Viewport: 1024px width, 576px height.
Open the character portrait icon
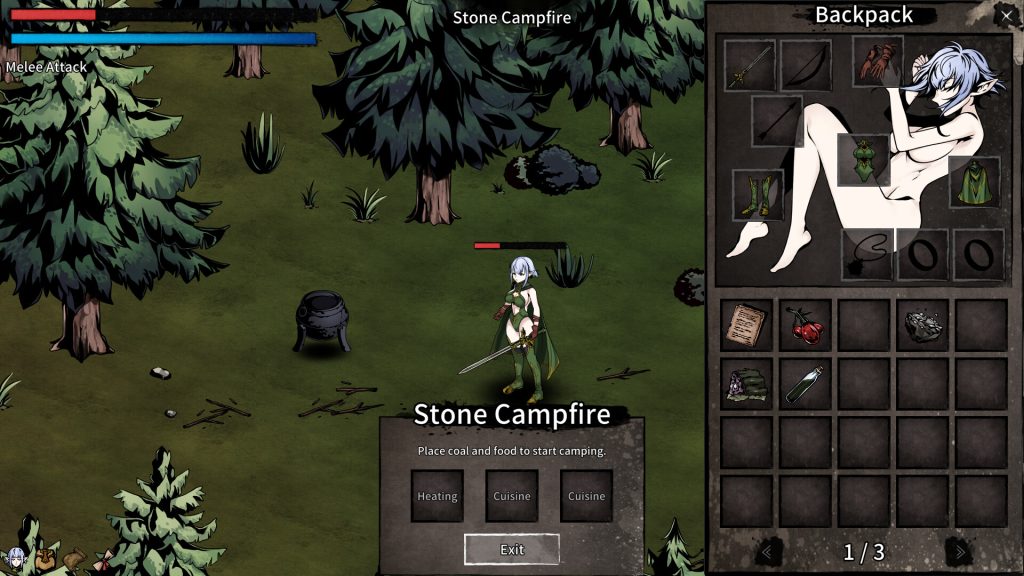[14, 560]
